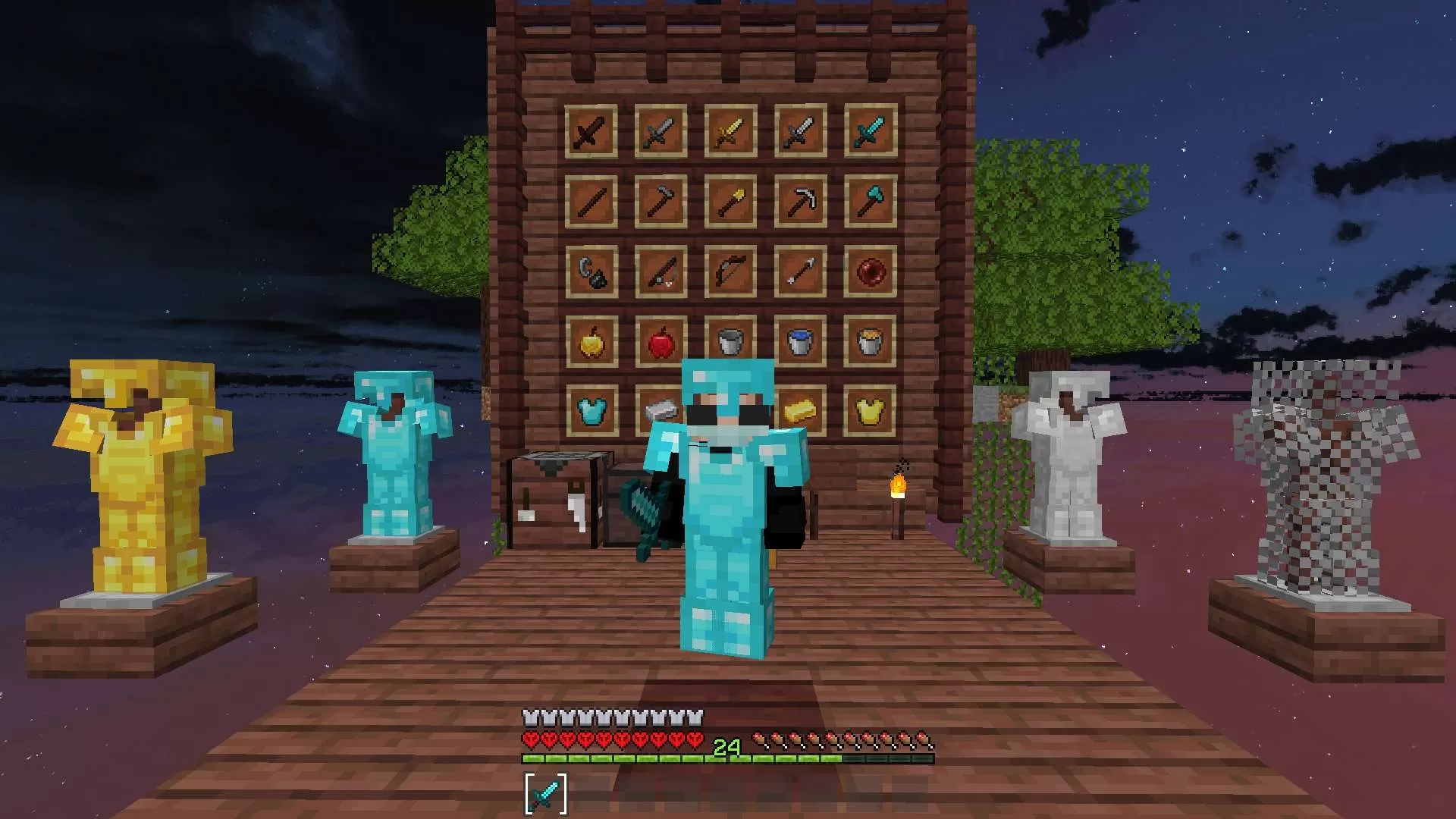Click the diamond chestplate item frame

click(x=591, y=409)
